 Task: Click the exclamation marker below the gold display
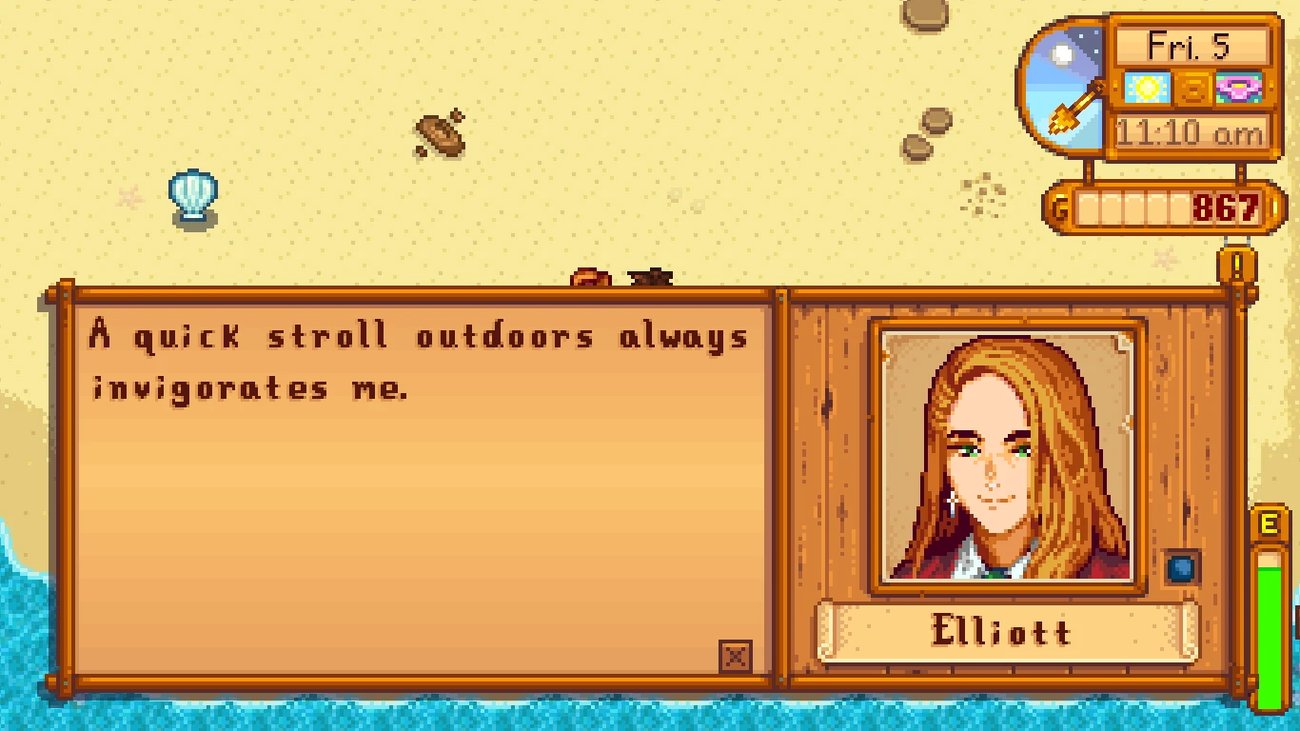[x=1236, y=267]
